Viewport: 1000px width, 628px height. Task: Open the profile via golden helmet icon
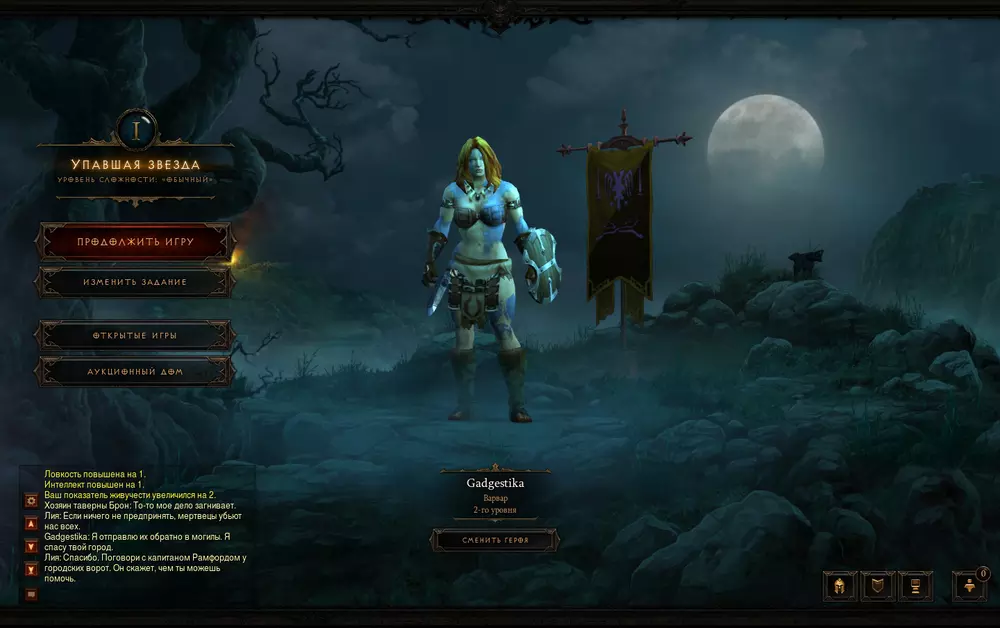pyautogui.click(x=840, y=586)
